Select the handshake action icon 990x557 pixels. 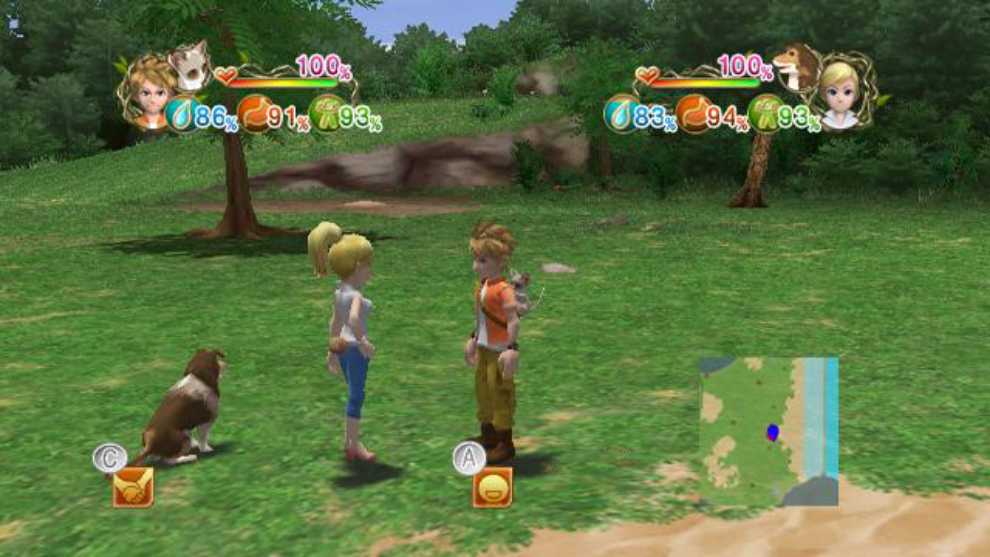pyautogui.click(x=132, y=487)
